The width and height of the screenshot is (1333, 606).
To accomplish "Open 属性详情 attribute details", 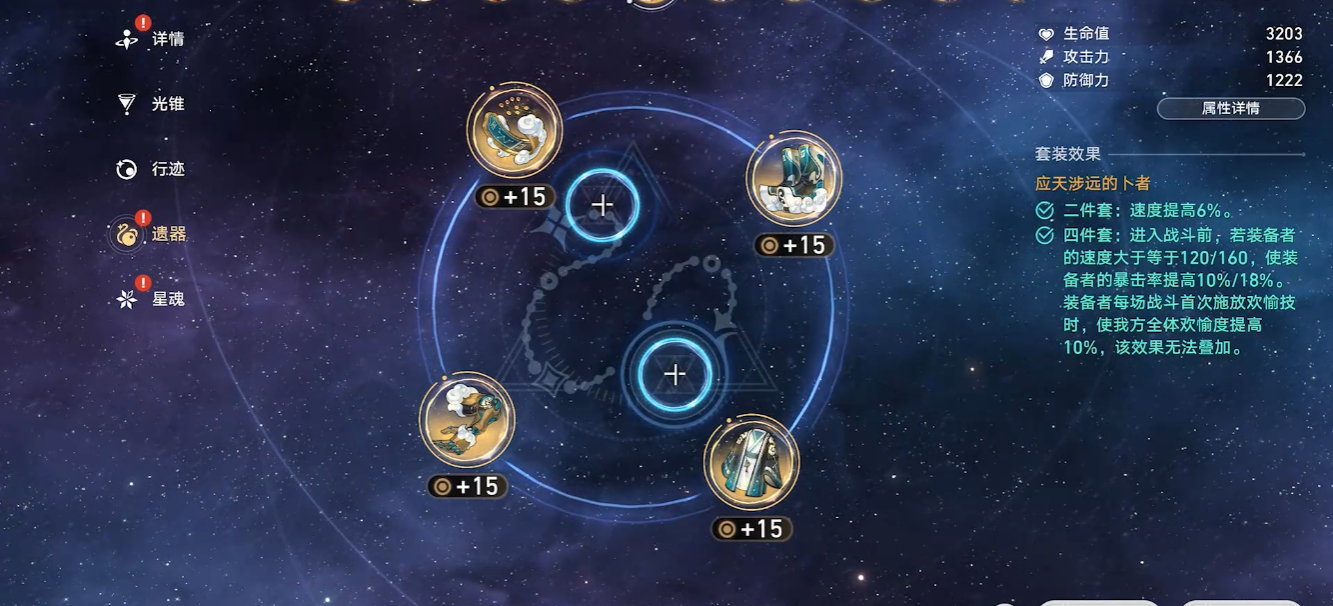I will point(1230,109).
